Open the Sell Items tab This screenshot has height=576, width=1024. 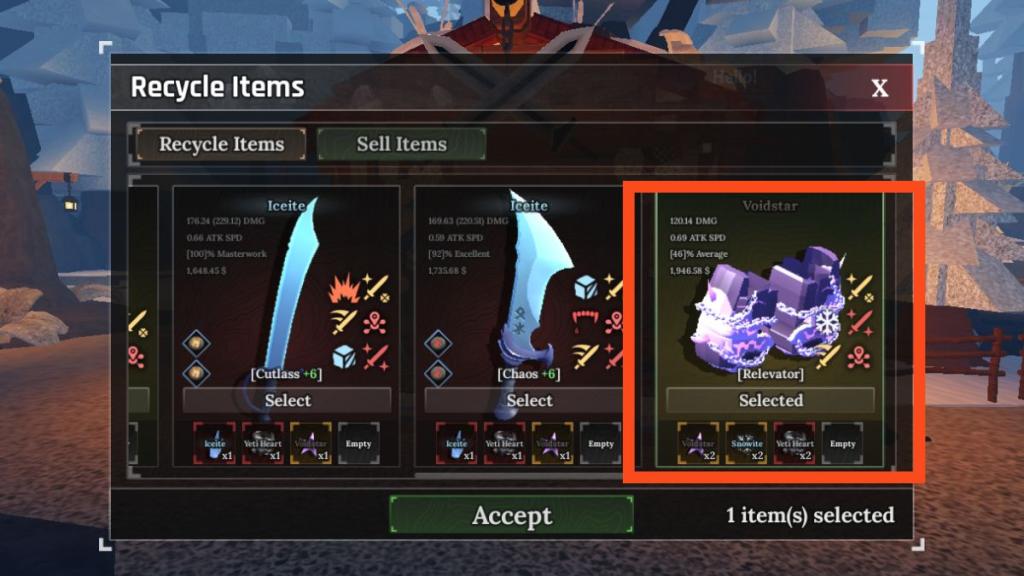401,144
